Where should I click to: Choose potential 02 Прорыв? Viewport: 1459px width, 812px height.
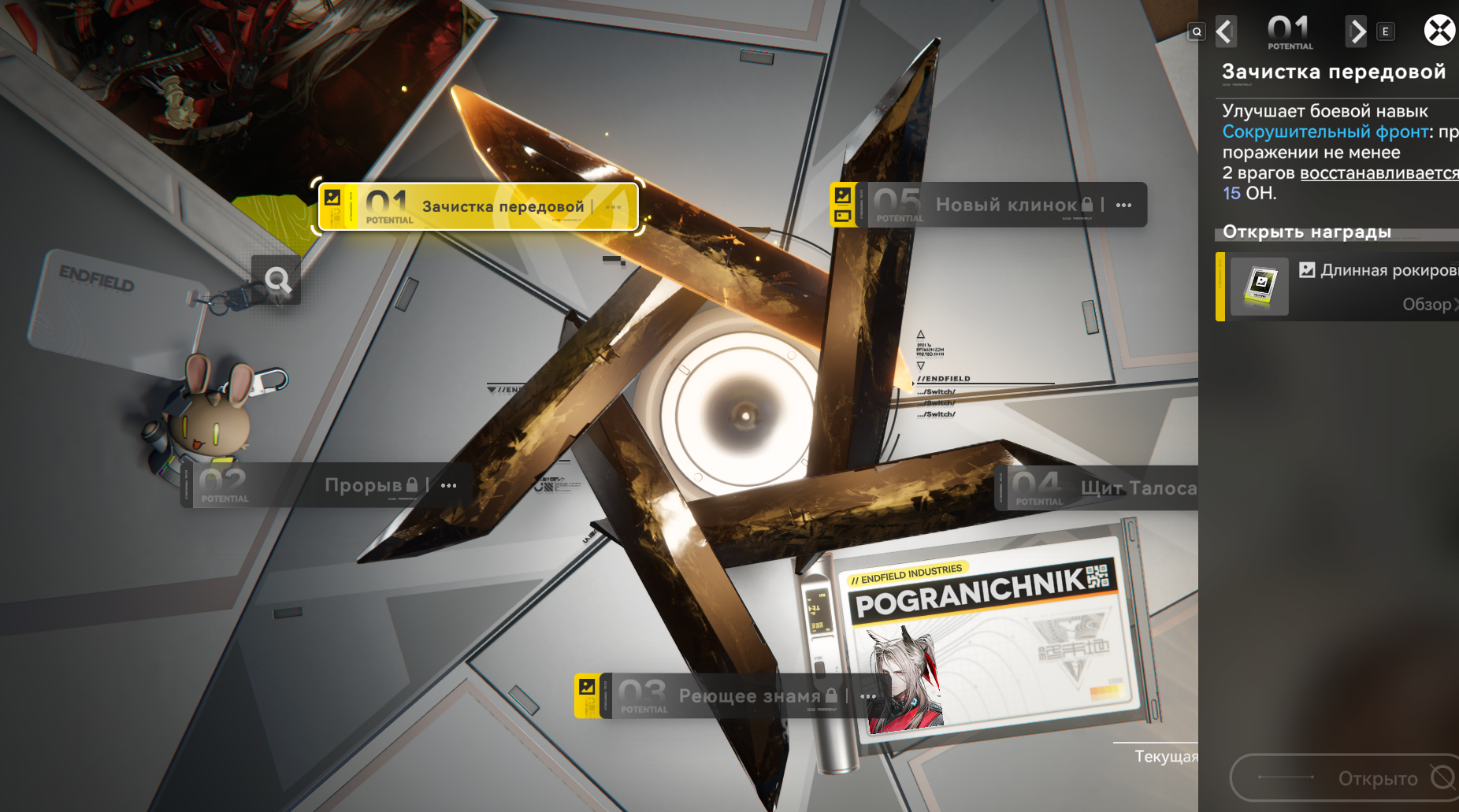coord(327,485)
